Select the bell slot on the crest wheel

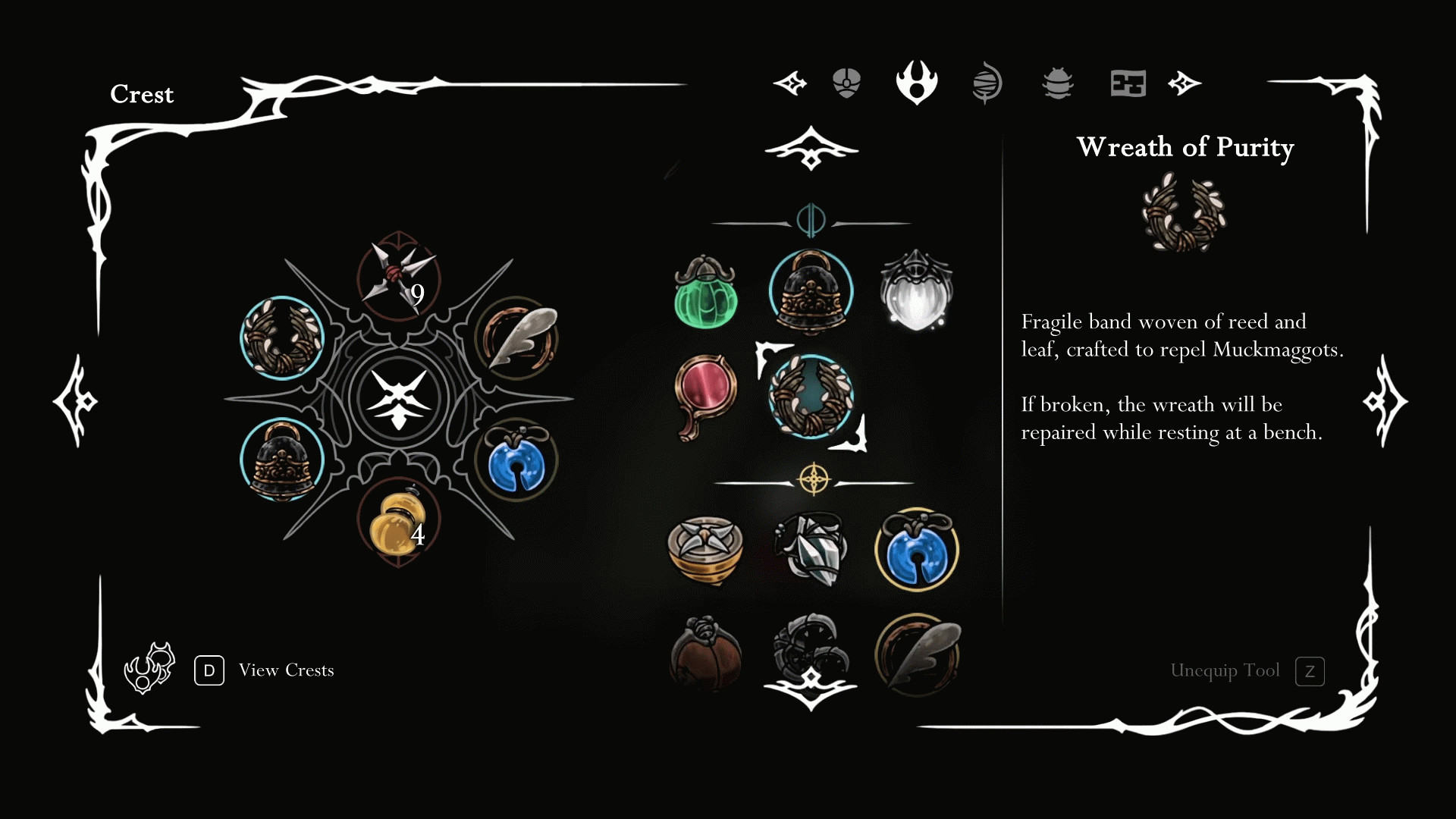[282, 460]
